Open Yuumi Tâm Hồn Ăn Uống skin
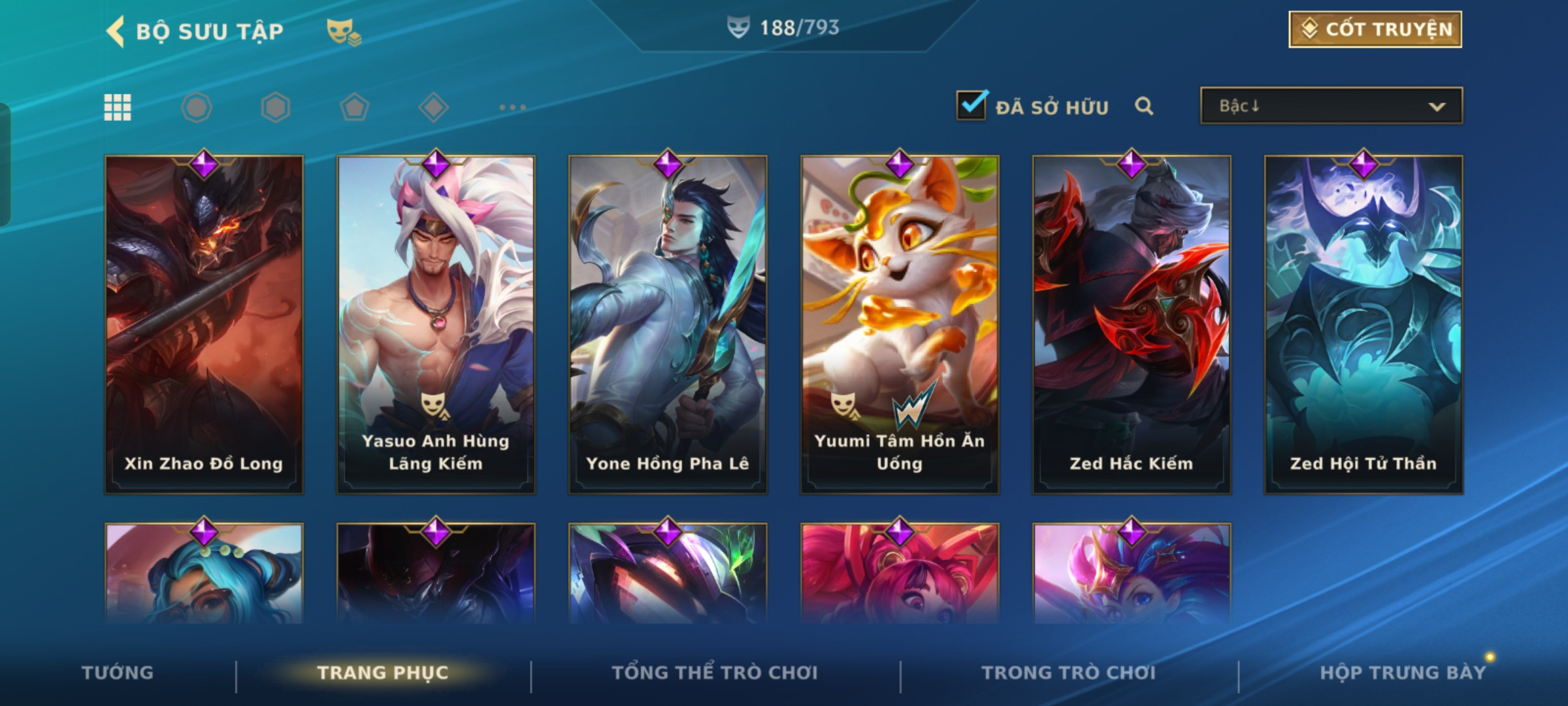 coord(900,324)
